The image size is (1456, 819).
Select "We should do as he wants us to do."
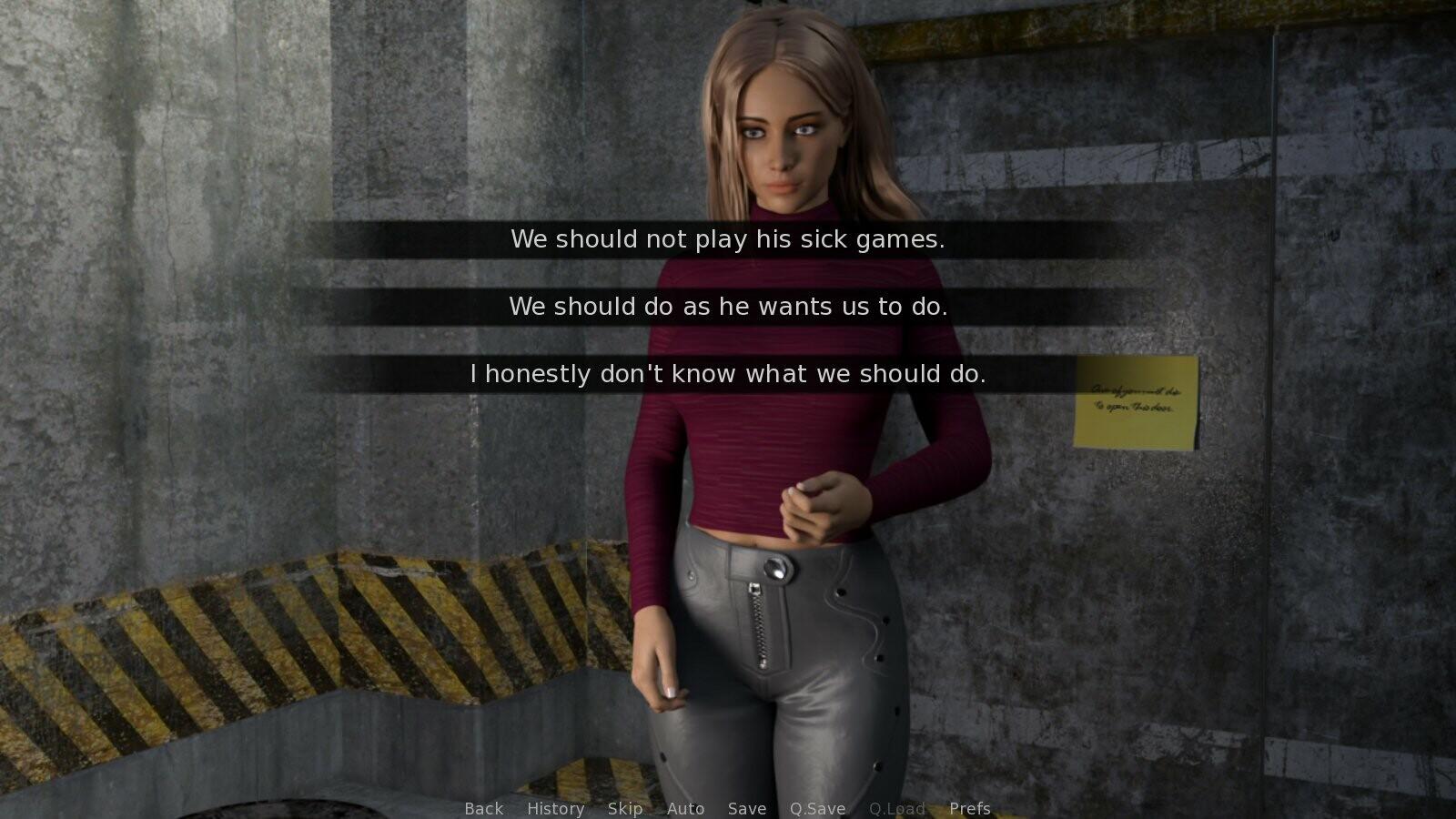[x=728, y=307]
